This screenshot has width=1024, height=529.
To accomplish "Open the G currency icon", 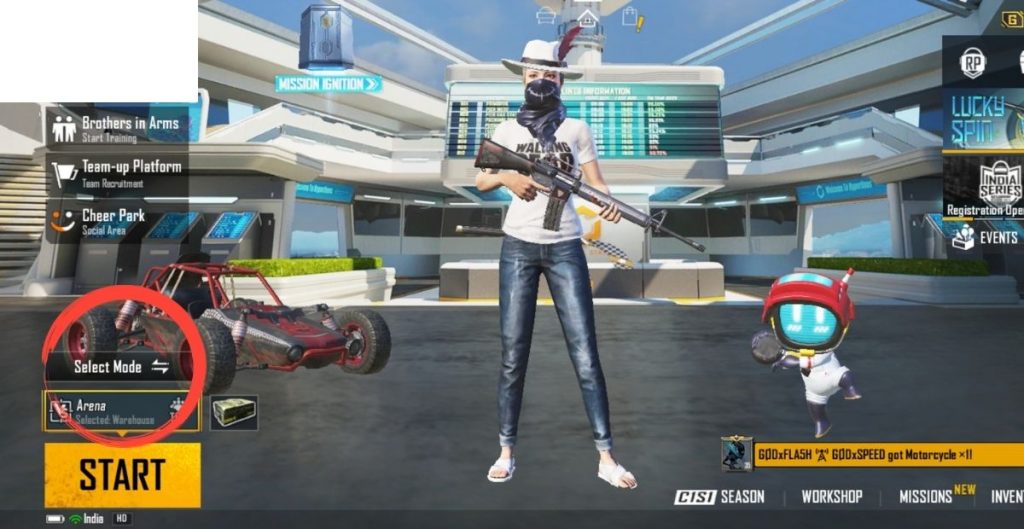I will tap(1013, 19).
